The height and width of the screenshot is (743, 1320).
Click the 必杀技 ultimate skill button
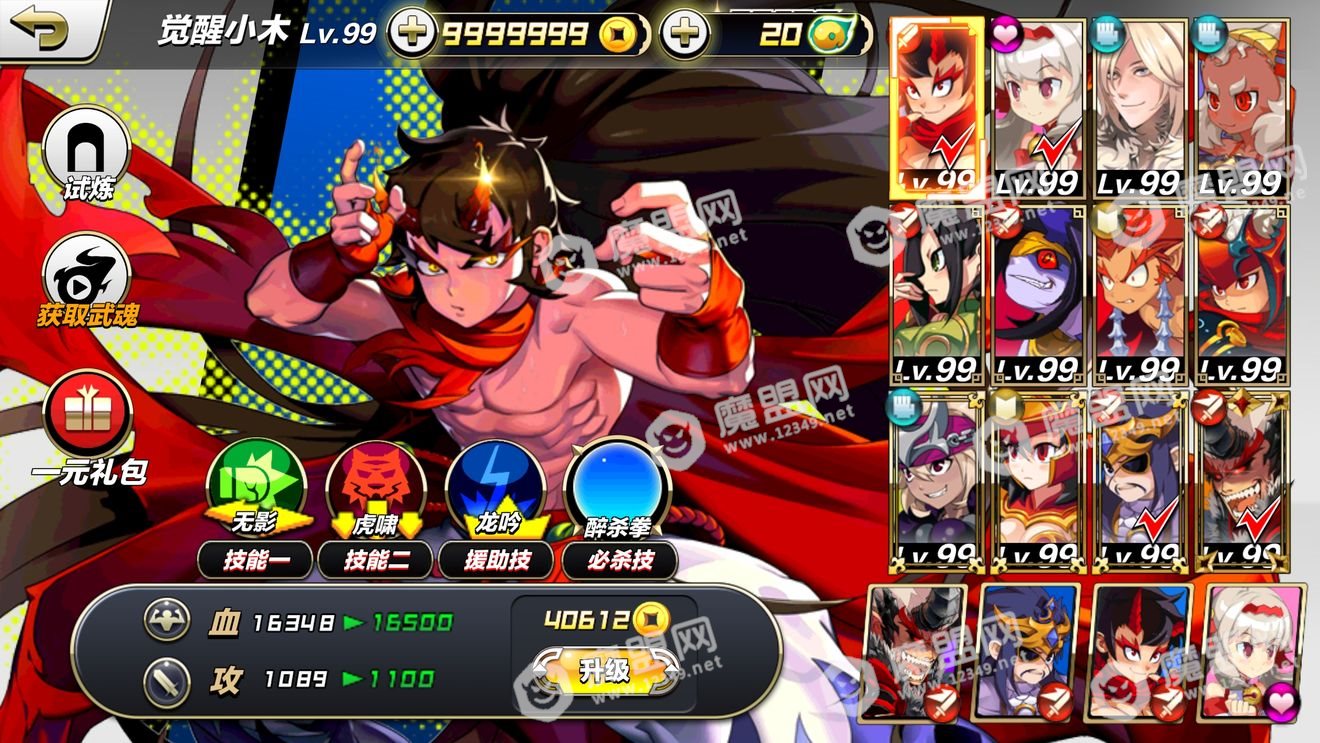tap(619, 560)
